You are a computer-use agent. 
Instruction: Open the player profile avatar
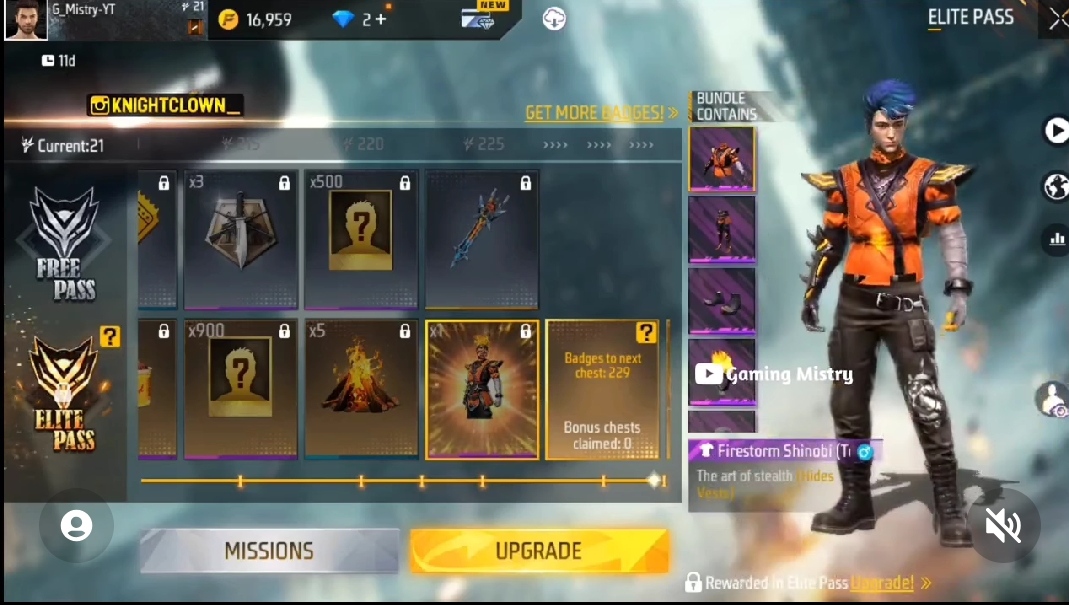point(25,20)
